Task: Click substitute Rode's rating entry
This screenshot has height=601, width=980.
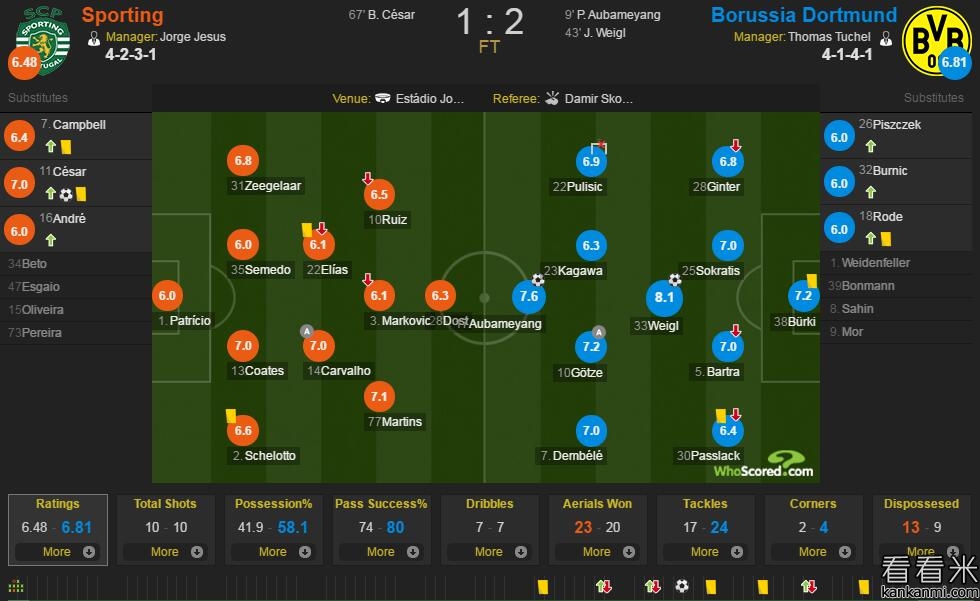Action: tap(840, 228)
